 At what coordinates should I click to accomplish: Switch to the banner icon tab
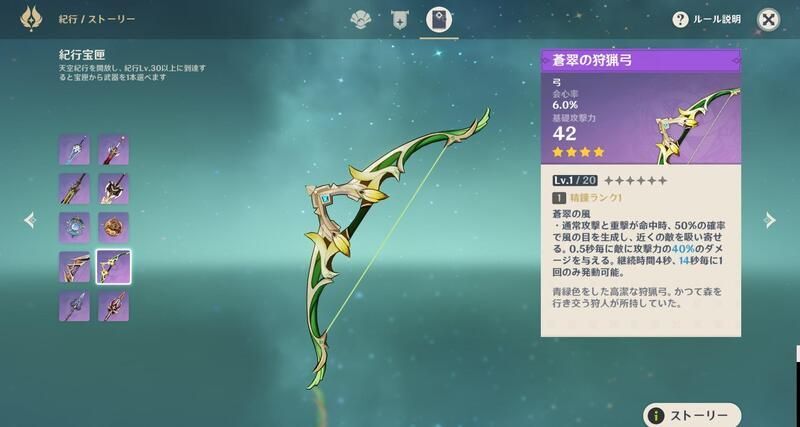tap(400, 19)
